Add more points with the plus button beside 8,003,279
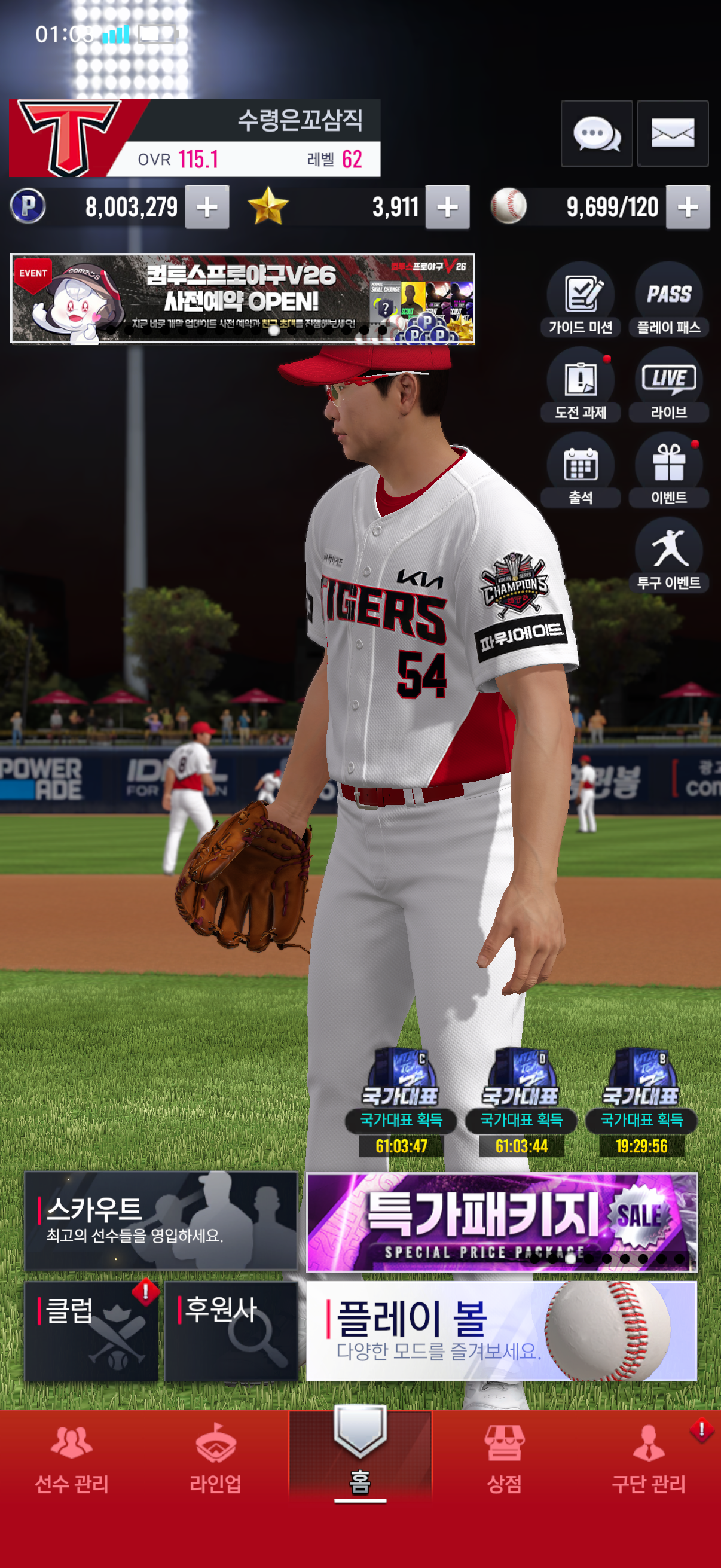This screenshot has width=721, height=1568. pyautogui.click(x=207, y=207)
